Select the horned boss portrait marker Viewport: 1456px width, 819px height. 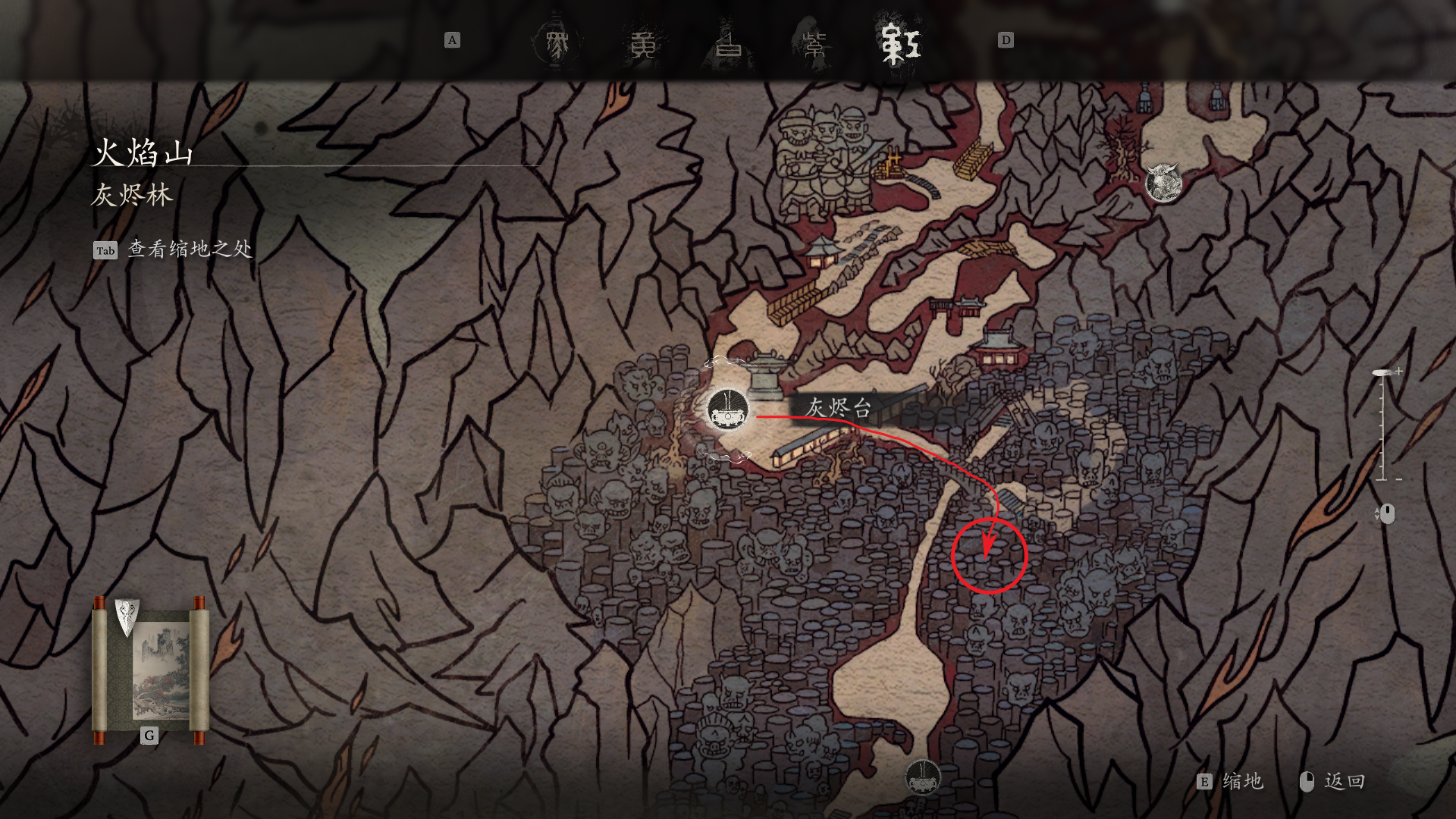(x=1163, y=183)
